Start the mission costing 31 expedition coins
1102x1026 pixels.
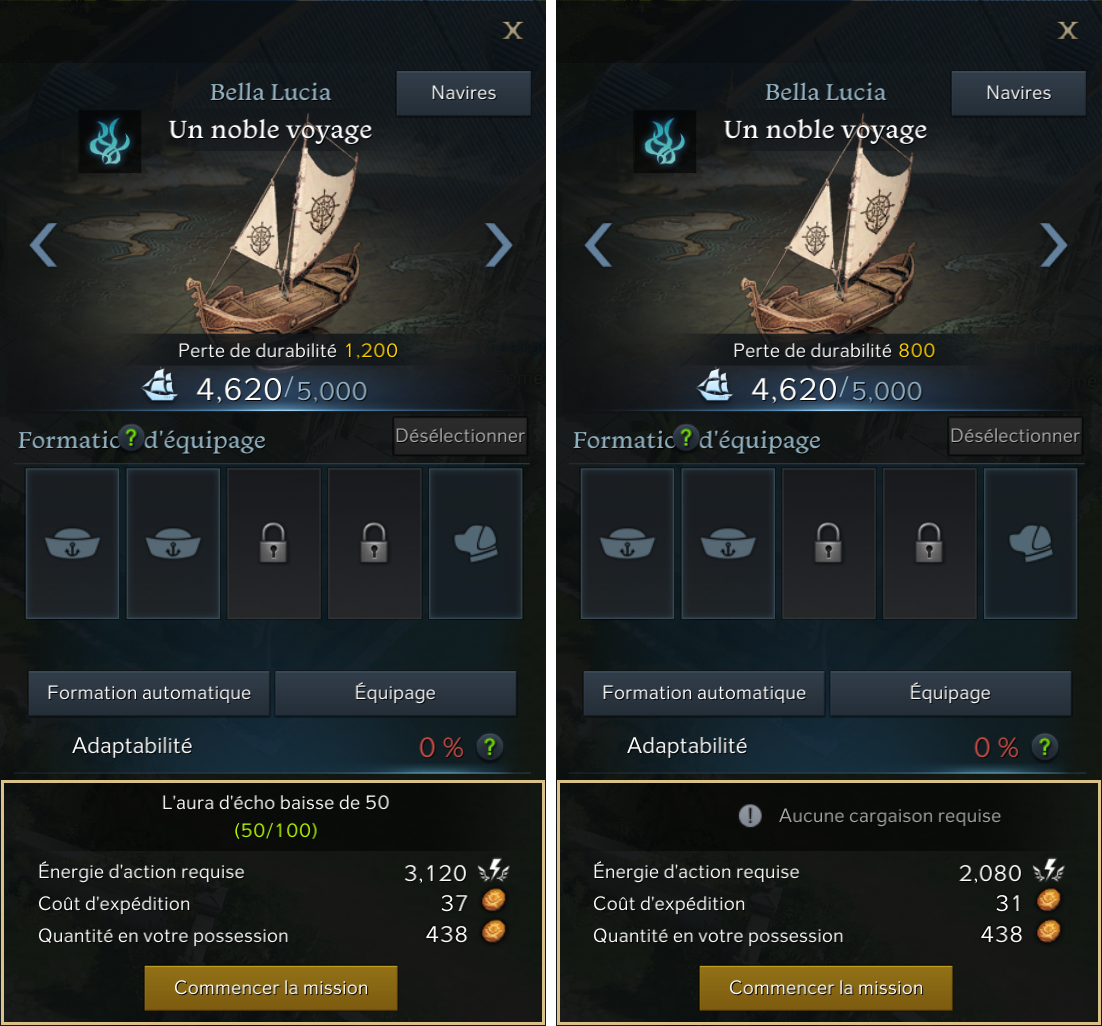pyautogui.click(x=825, y=988)
